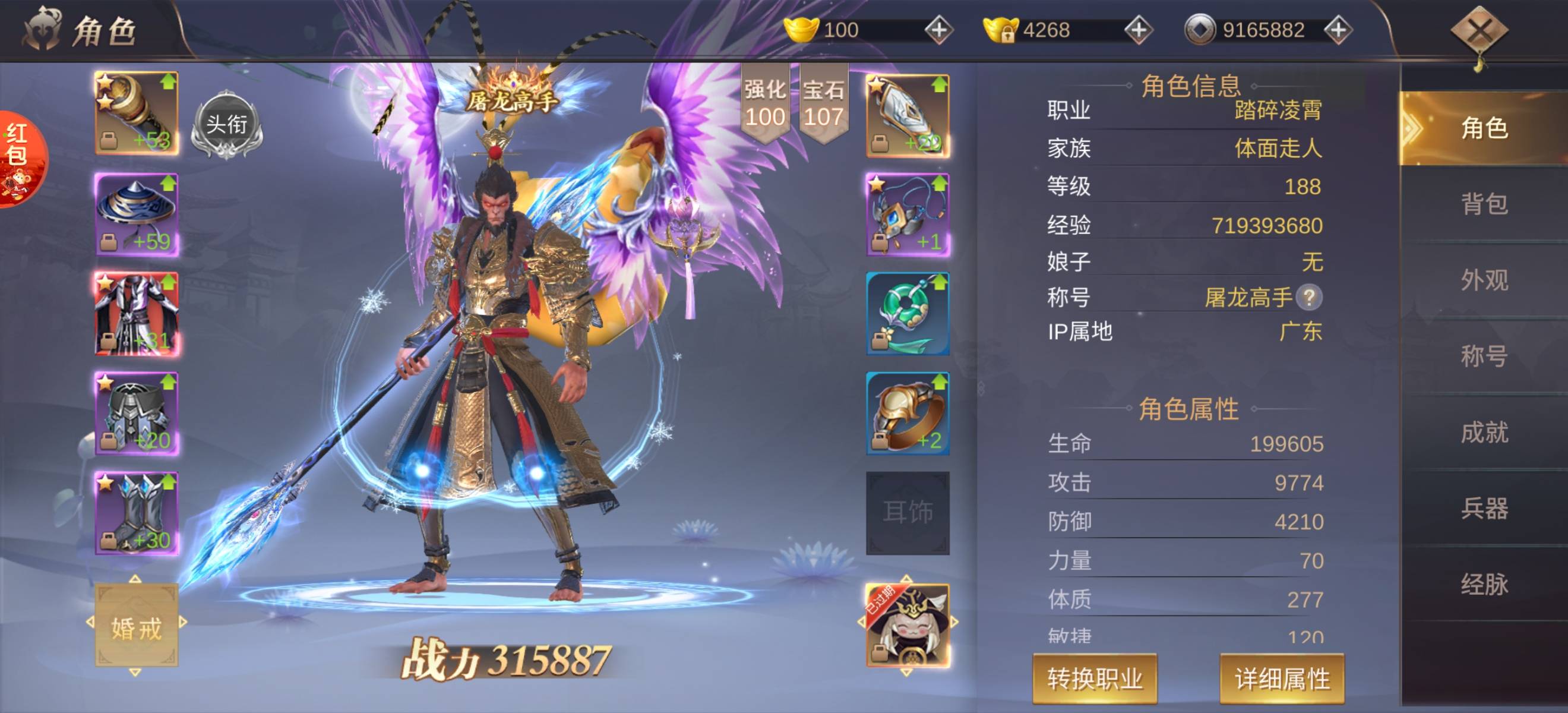Viewport: 1568px width, 713px height.
Task: Inspect the boots equipment slot
Action: (x=137, y=513)
